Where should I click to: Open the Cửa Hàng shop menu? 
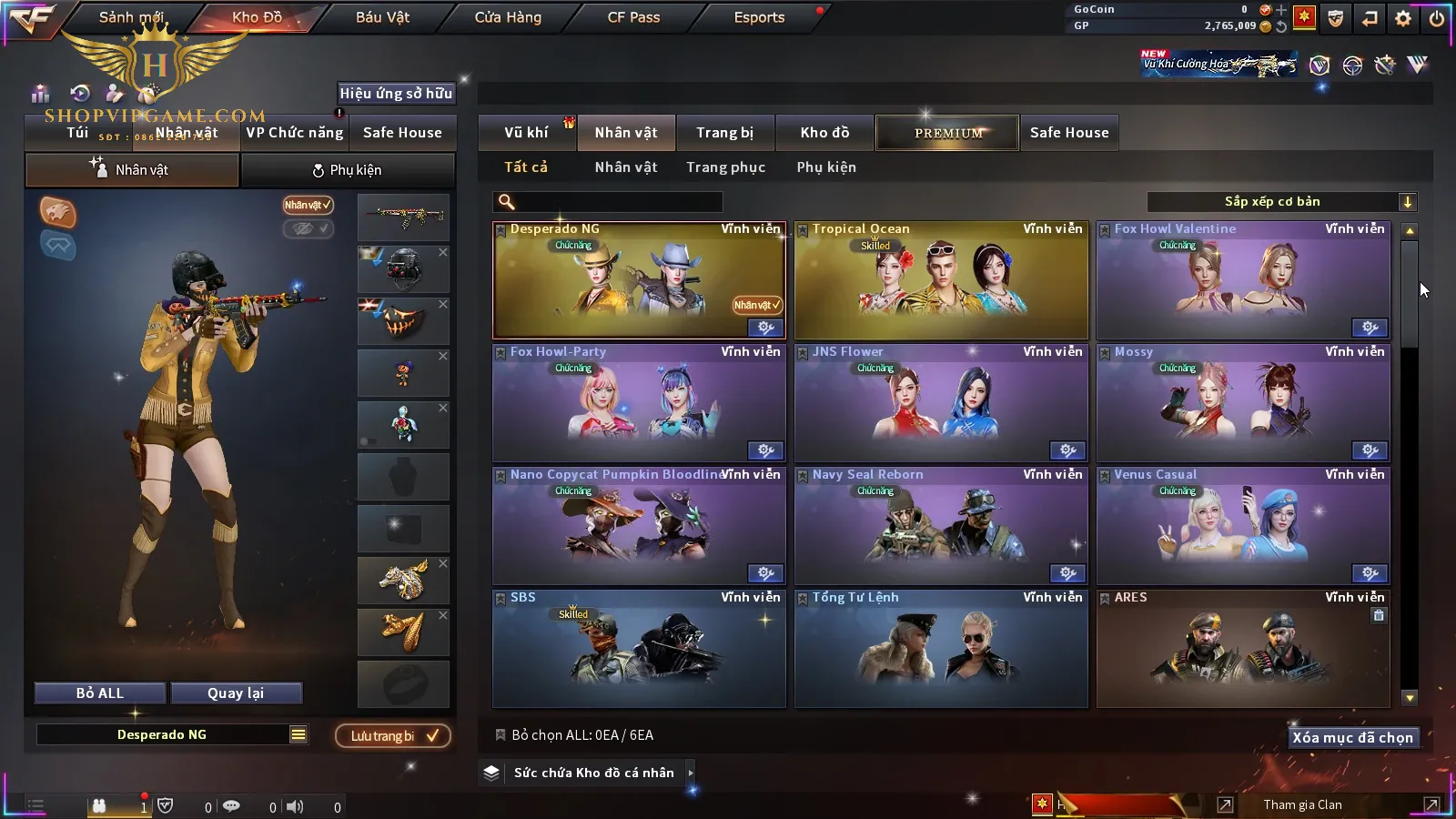click(x=508, y=17)
